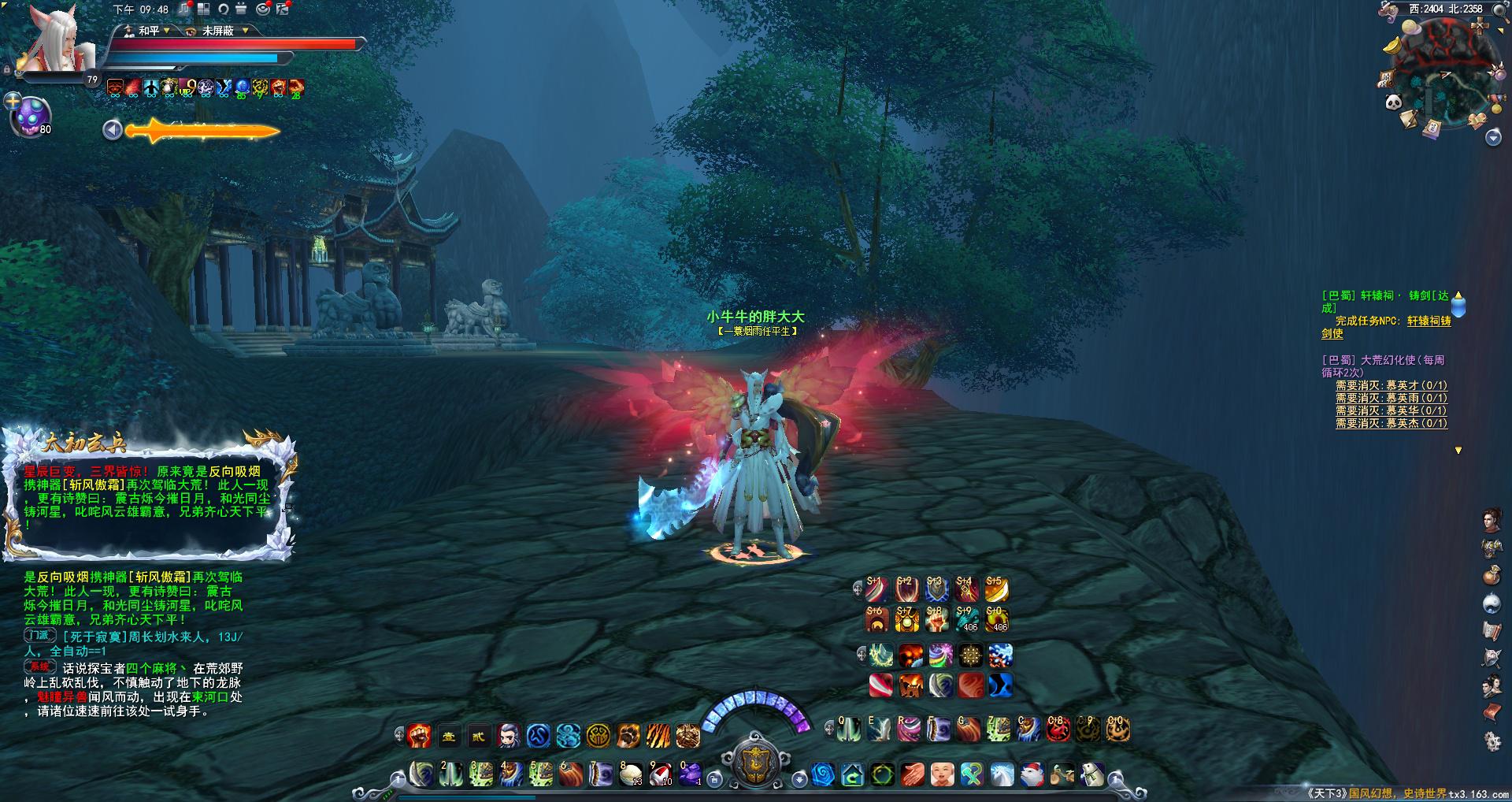Click the music note icon in top bar
This screenshot has width=1512, height=802.
[183, 9]
